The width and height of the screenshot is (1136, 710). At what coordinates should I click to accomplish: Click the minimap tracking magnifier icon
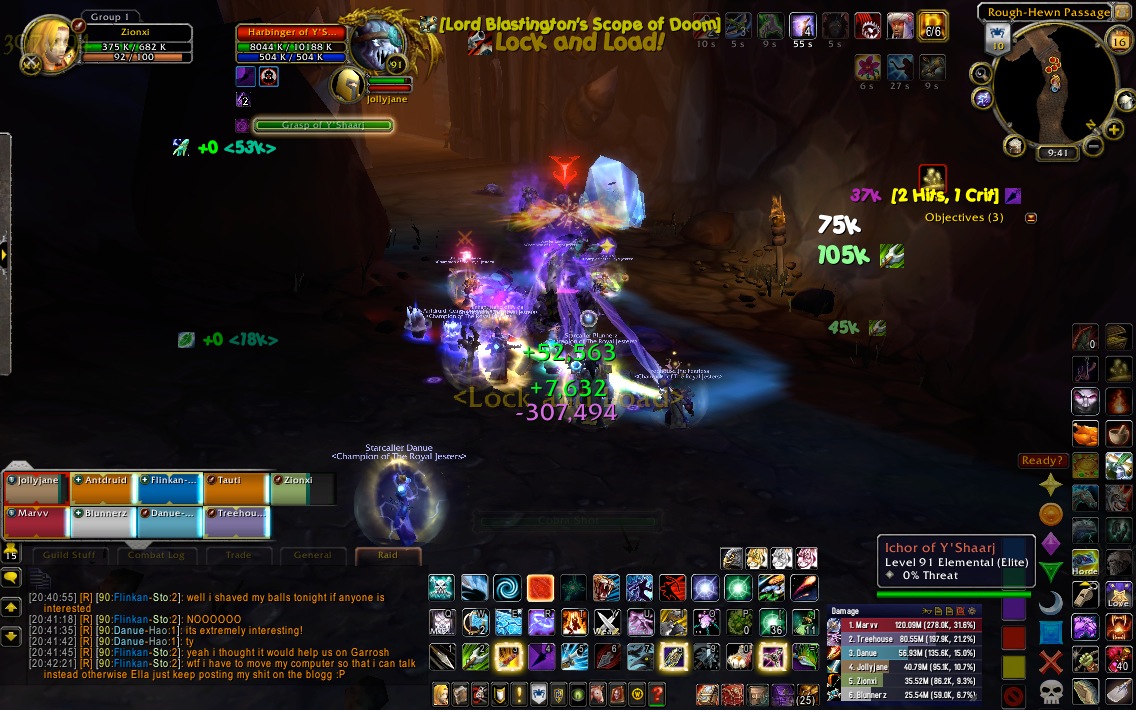pyautogui.click(x=980, y=73)
